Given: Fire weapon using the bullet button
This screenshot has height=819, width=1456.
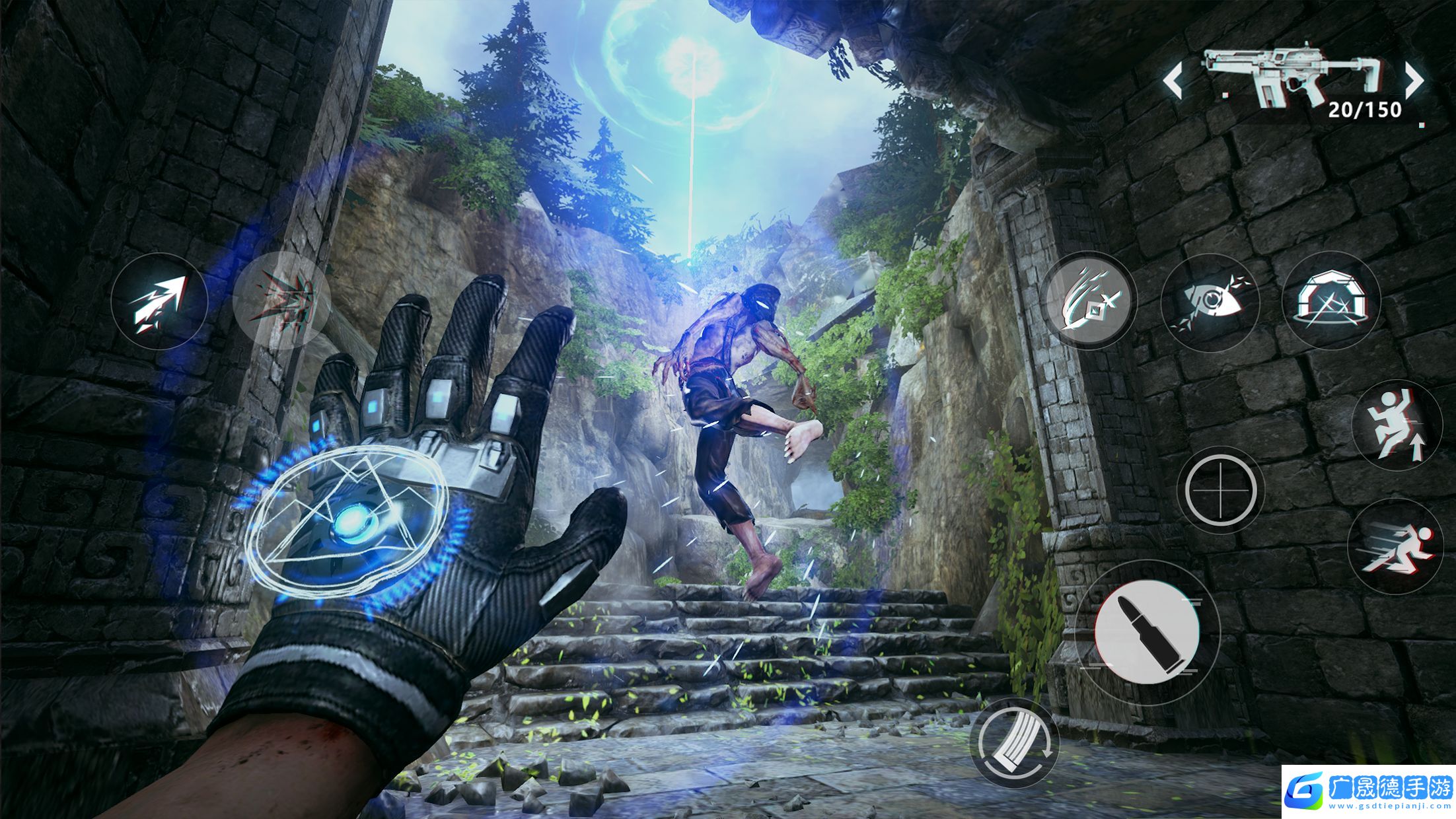Looking at the screenshot, I should tap(1147, 631).
